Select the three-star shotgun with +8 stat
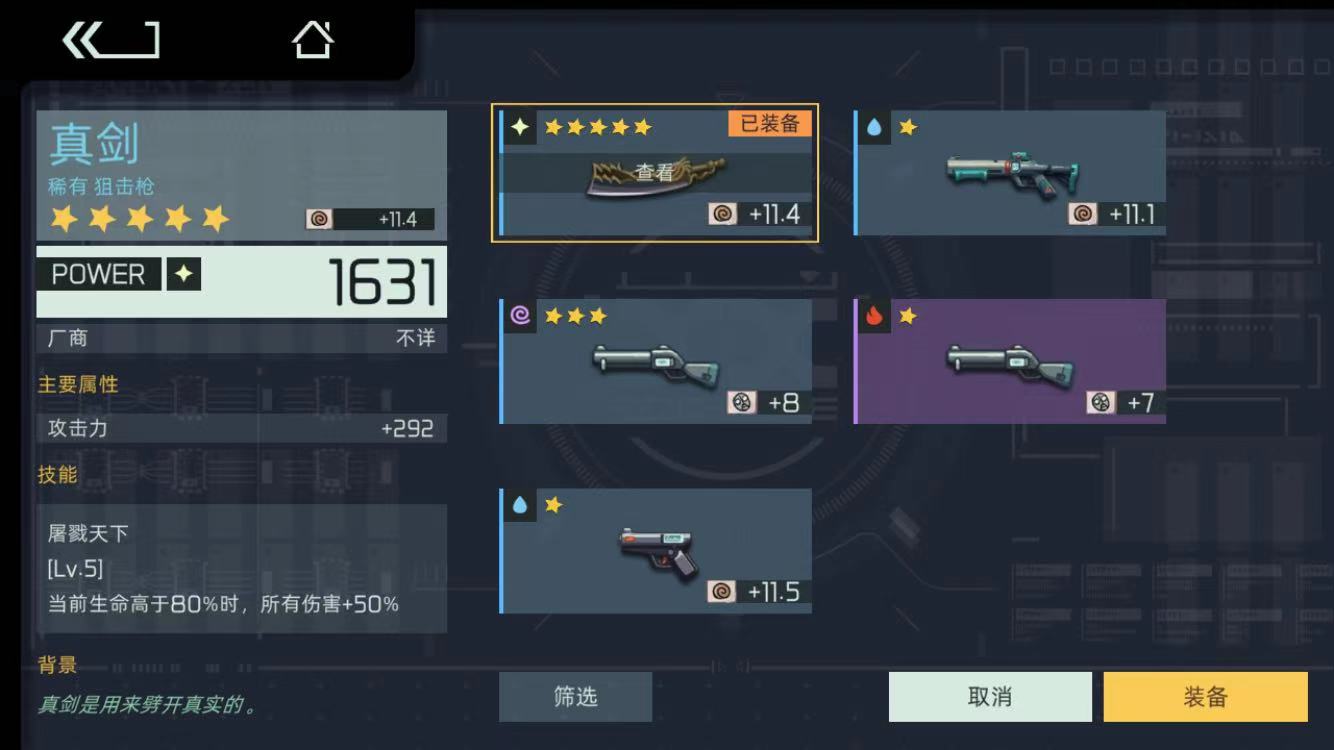1334x750 pixels. click(655, 360)
